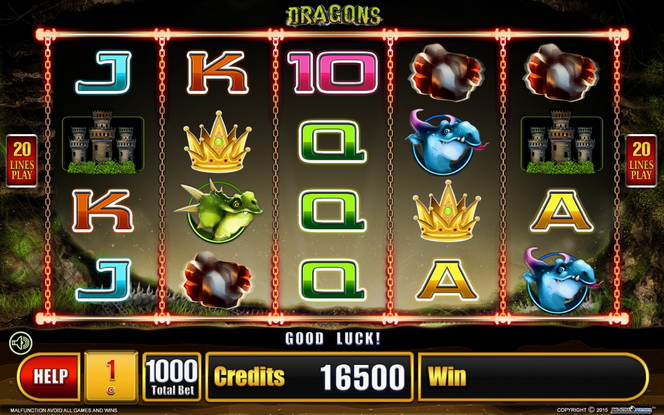
Task: Click the yellow bet-per-line button showing 1
Action: click(x=112, y=376)
